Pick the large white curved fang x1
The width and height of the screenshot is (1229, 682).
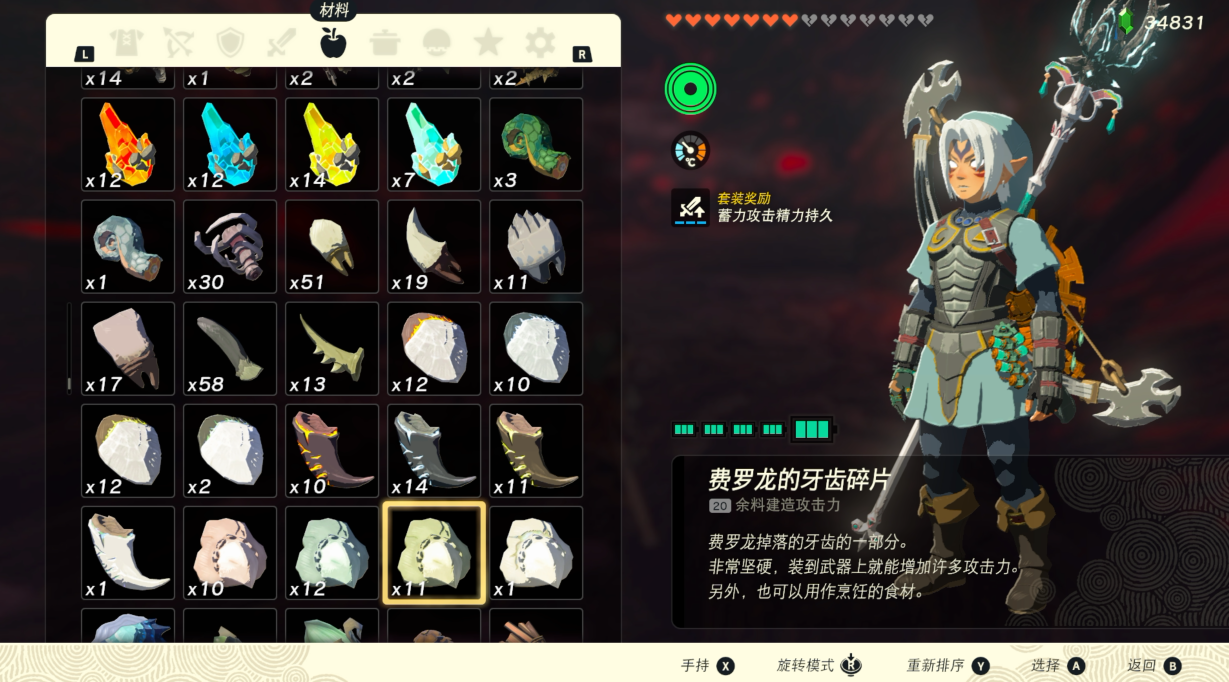(x=128, y=553)
